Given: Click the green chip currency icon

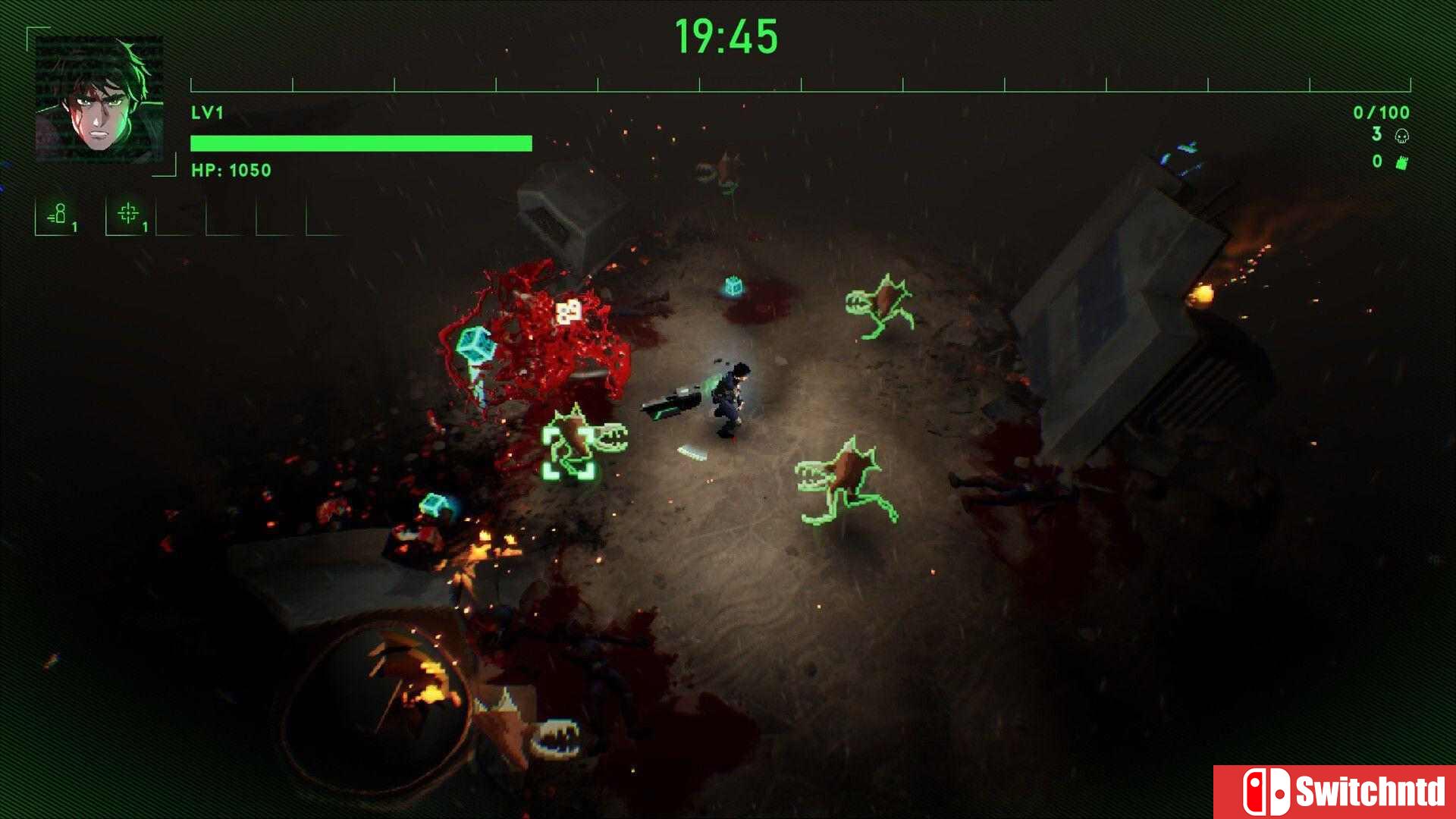Looking at the screenshot, I should click(x=1401, y=162).
